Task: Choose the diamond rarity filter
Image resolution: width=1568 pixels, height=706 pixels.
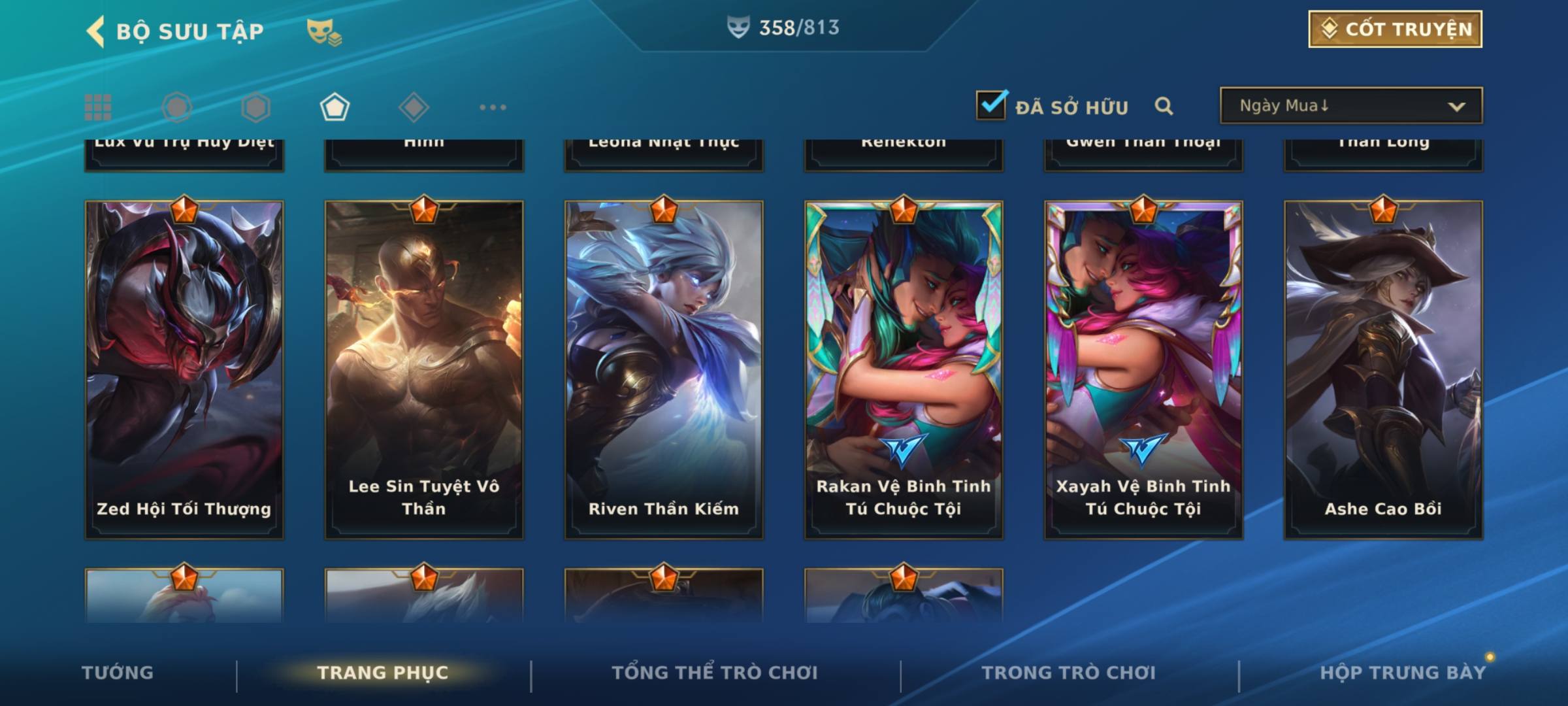Action: 414,107
